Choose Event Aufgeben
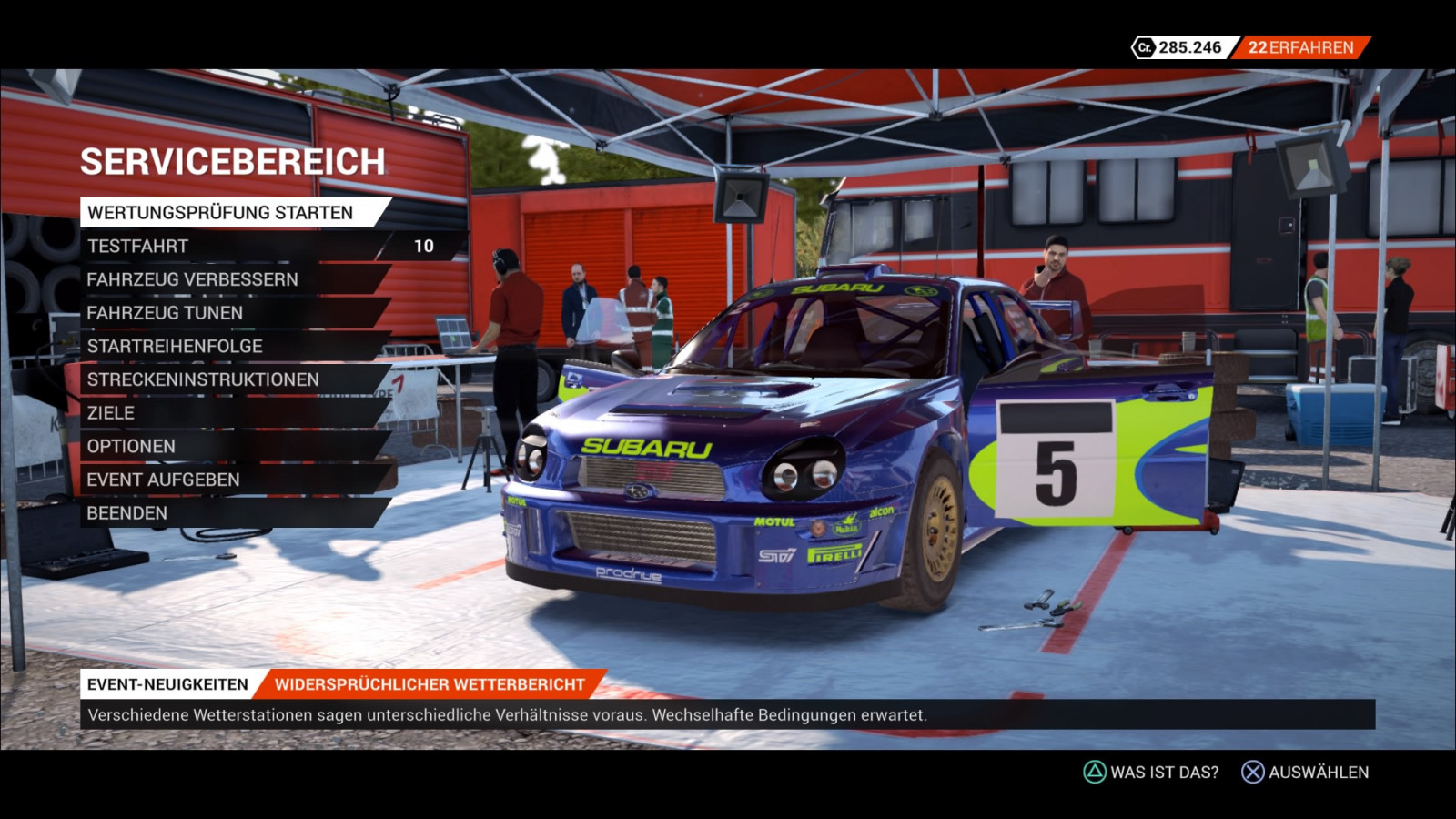The image size is (1456, 819). point(163,480)
